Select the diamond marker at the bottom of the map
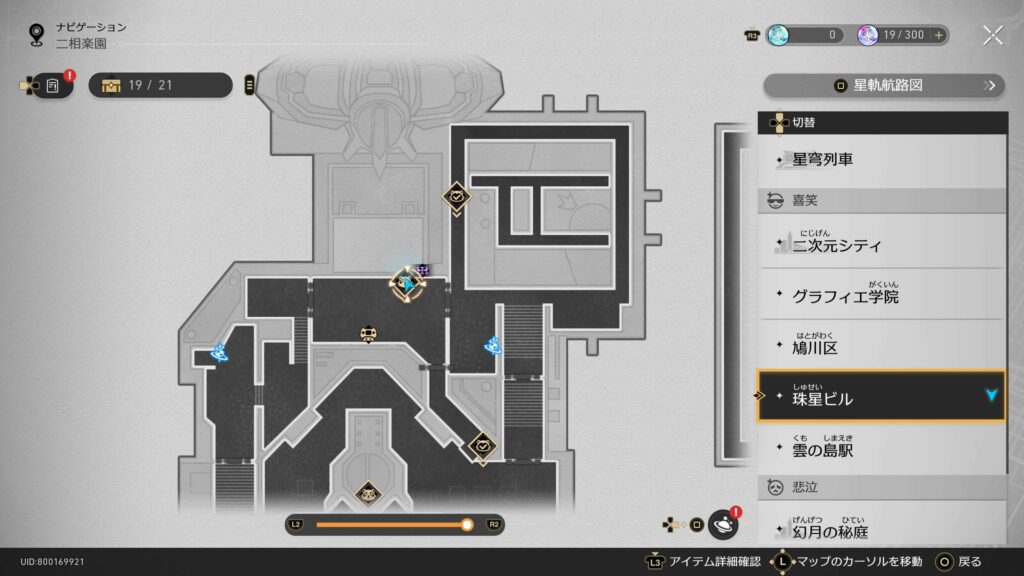 coord(367,493)
